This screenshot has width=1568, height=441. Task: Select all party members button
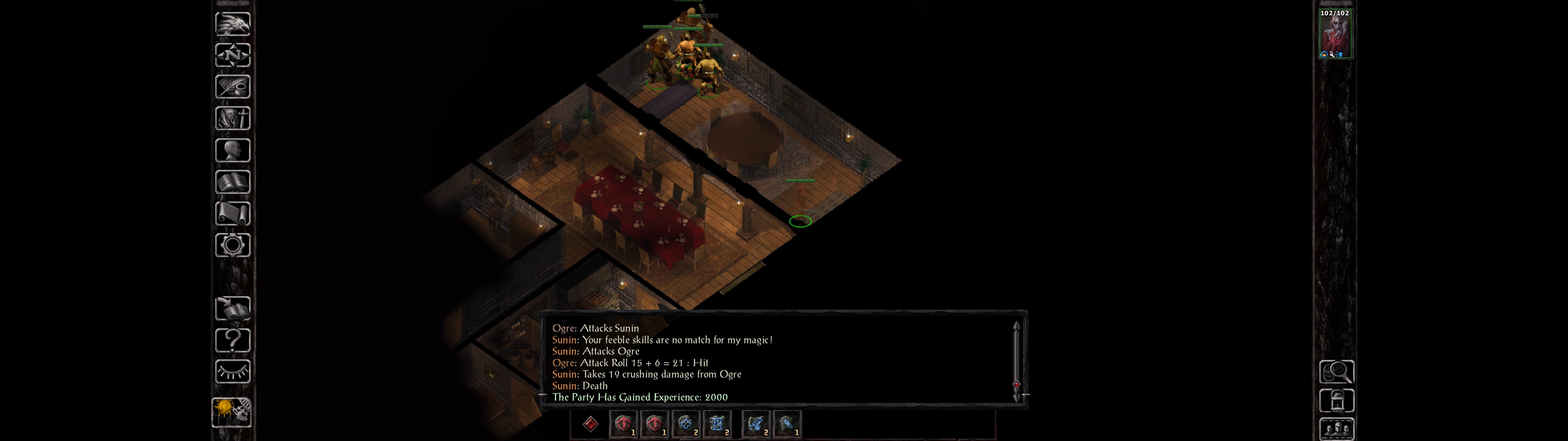click(x=1336, y=429)
